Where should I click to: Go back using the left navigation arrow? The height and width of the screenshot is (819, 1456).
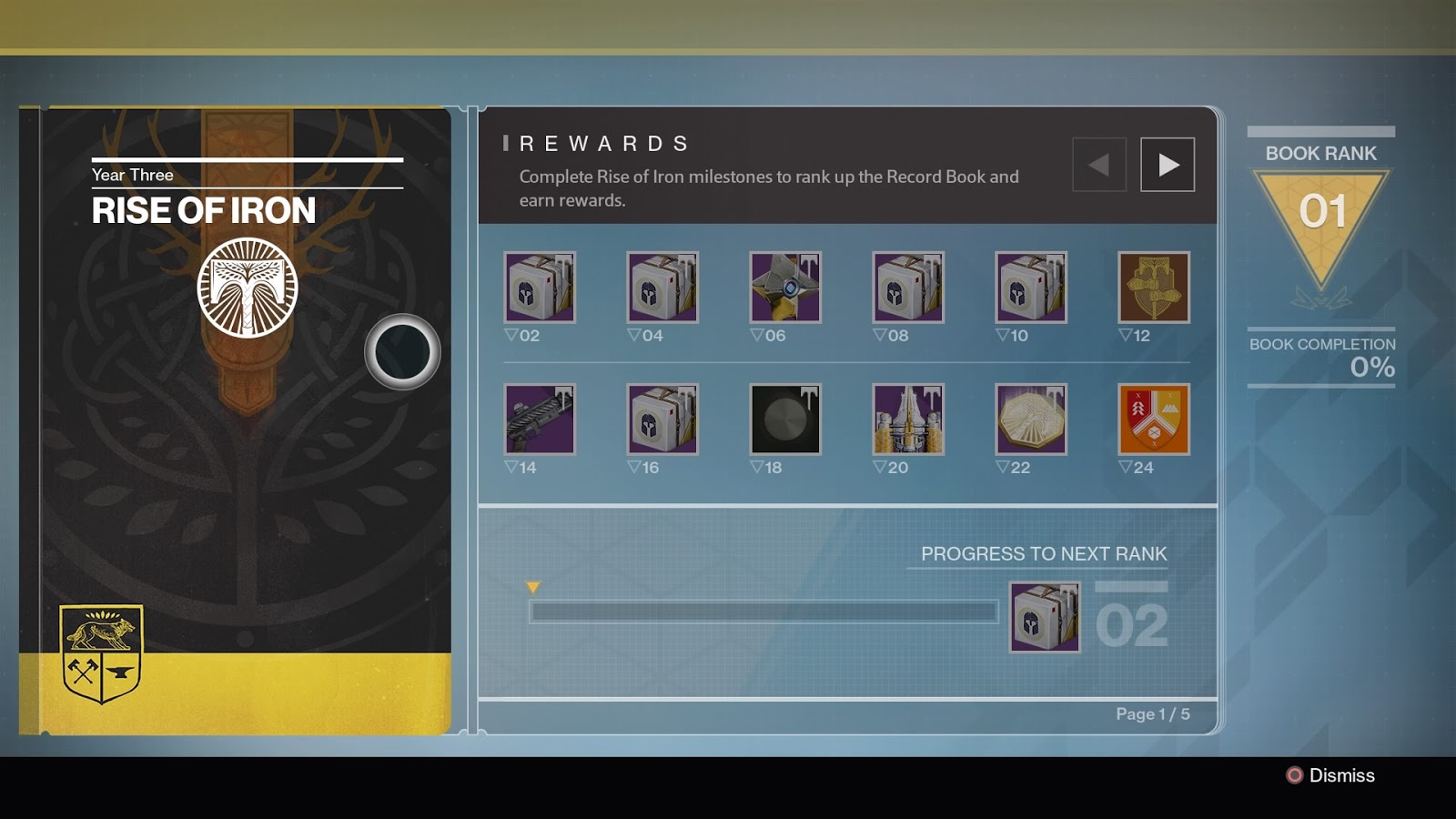pos(1098,164)
